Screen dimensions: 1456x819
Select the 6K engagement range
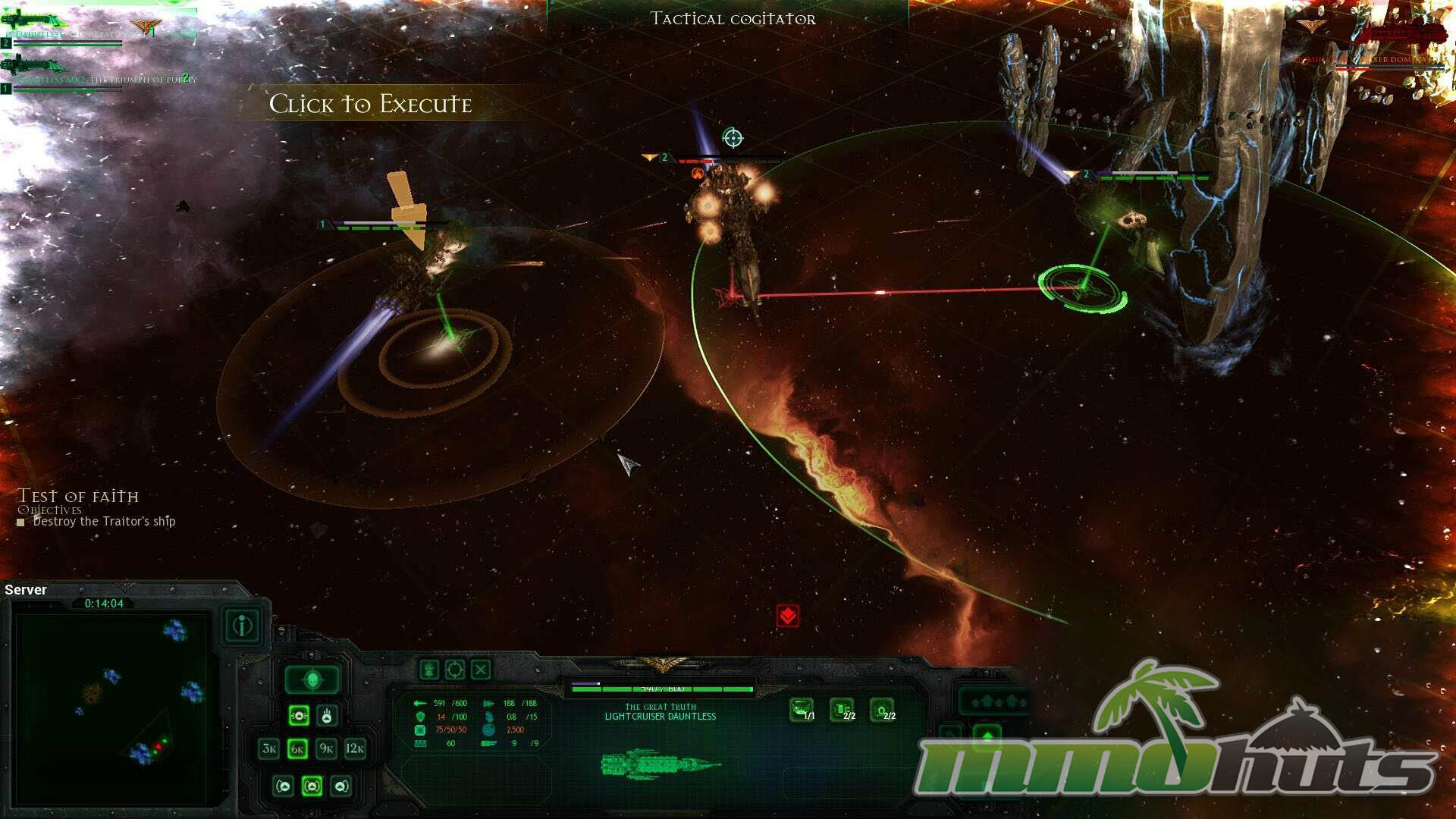point(297,748)
